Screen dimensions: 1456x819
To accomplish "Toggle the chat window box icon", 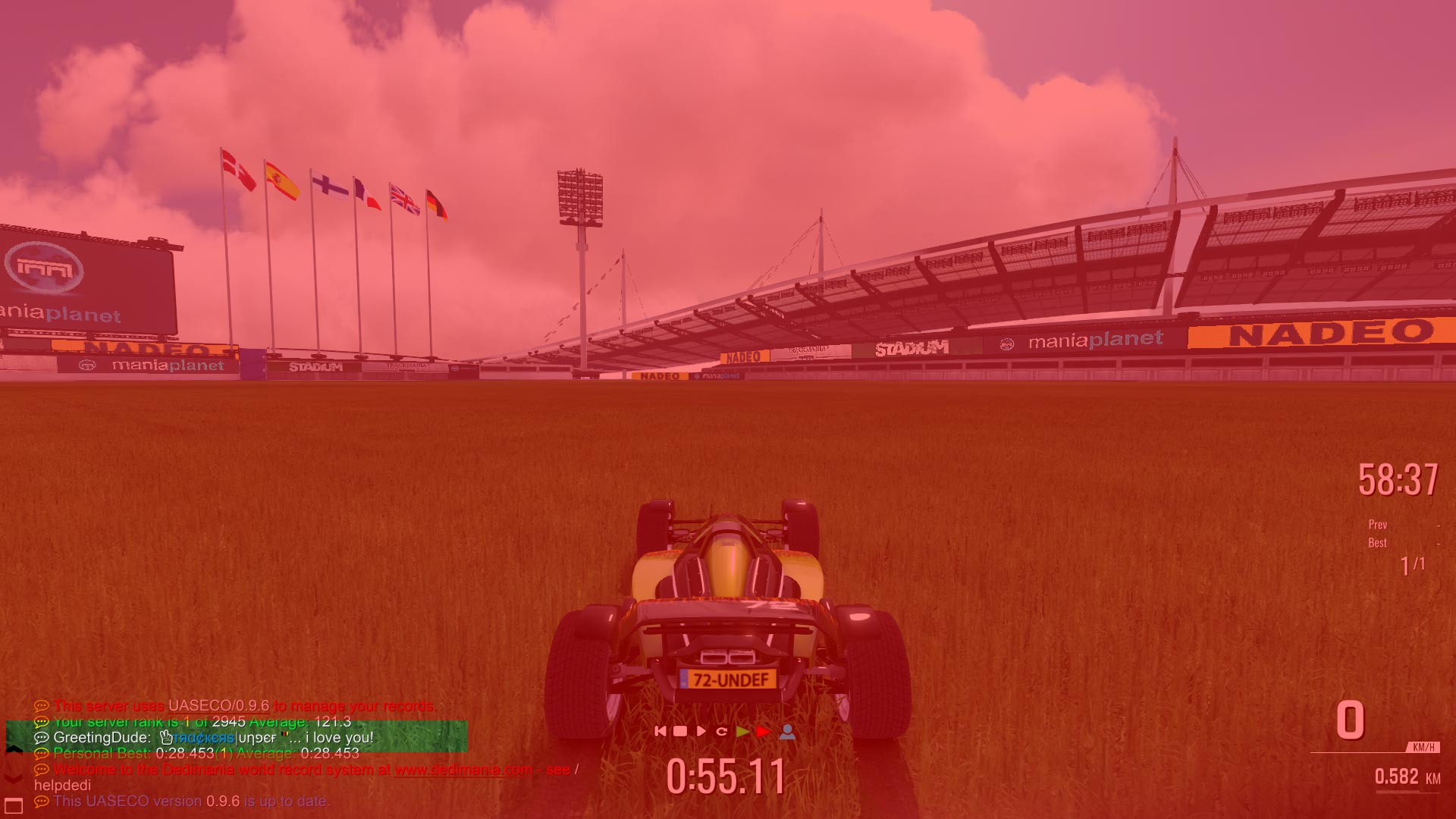I will click(14, 805).
